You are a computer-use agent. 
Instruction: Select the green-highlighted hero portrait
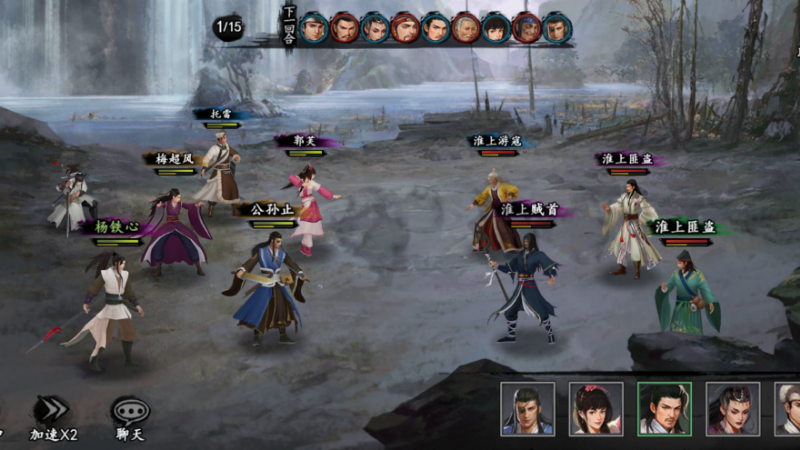664,408
